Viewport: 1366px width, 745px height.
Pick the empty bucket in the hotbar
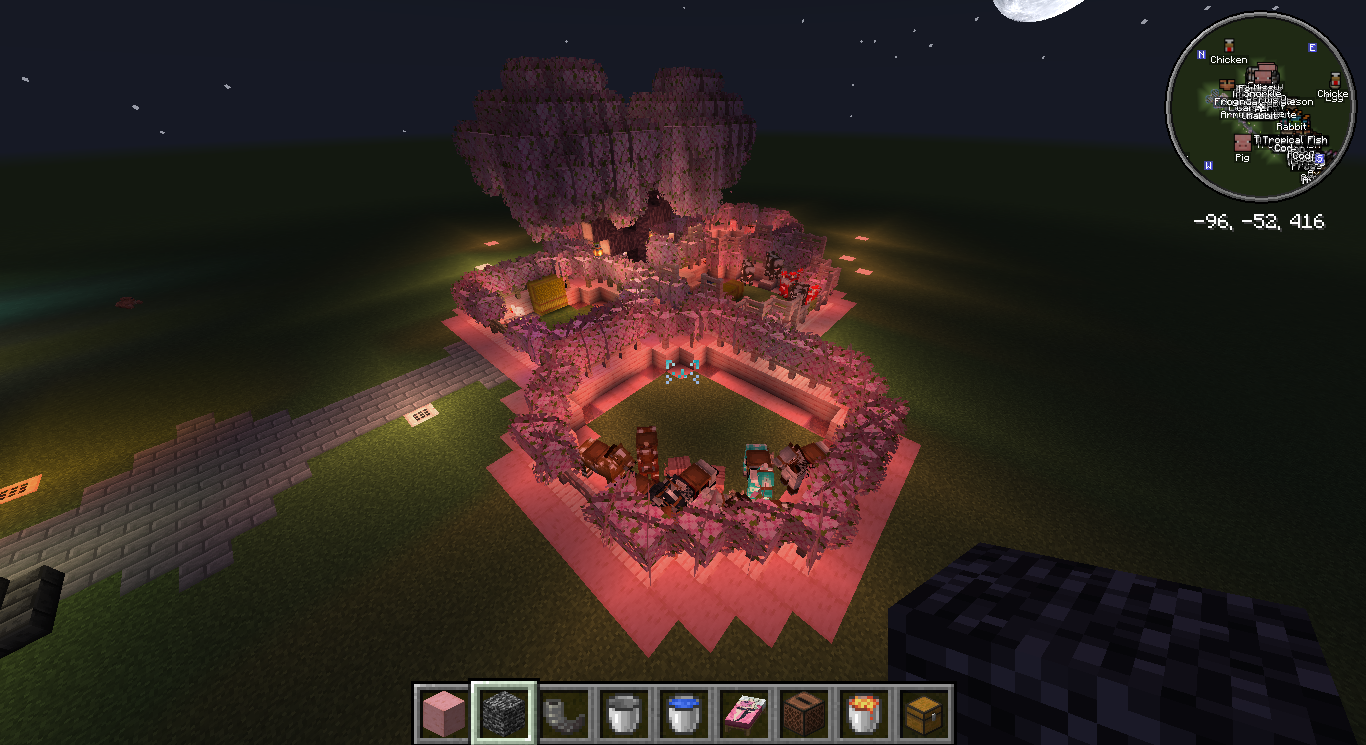click(623, 714)
